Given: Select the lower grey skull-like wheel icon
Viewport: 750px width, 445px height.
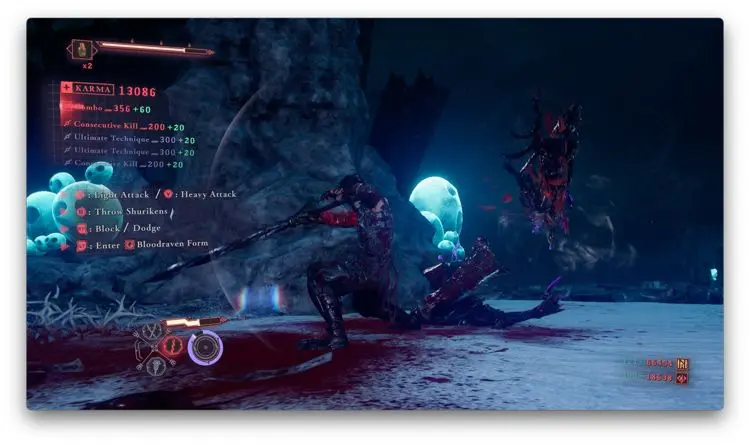Looking at the screenshot, I should [155, 366].
